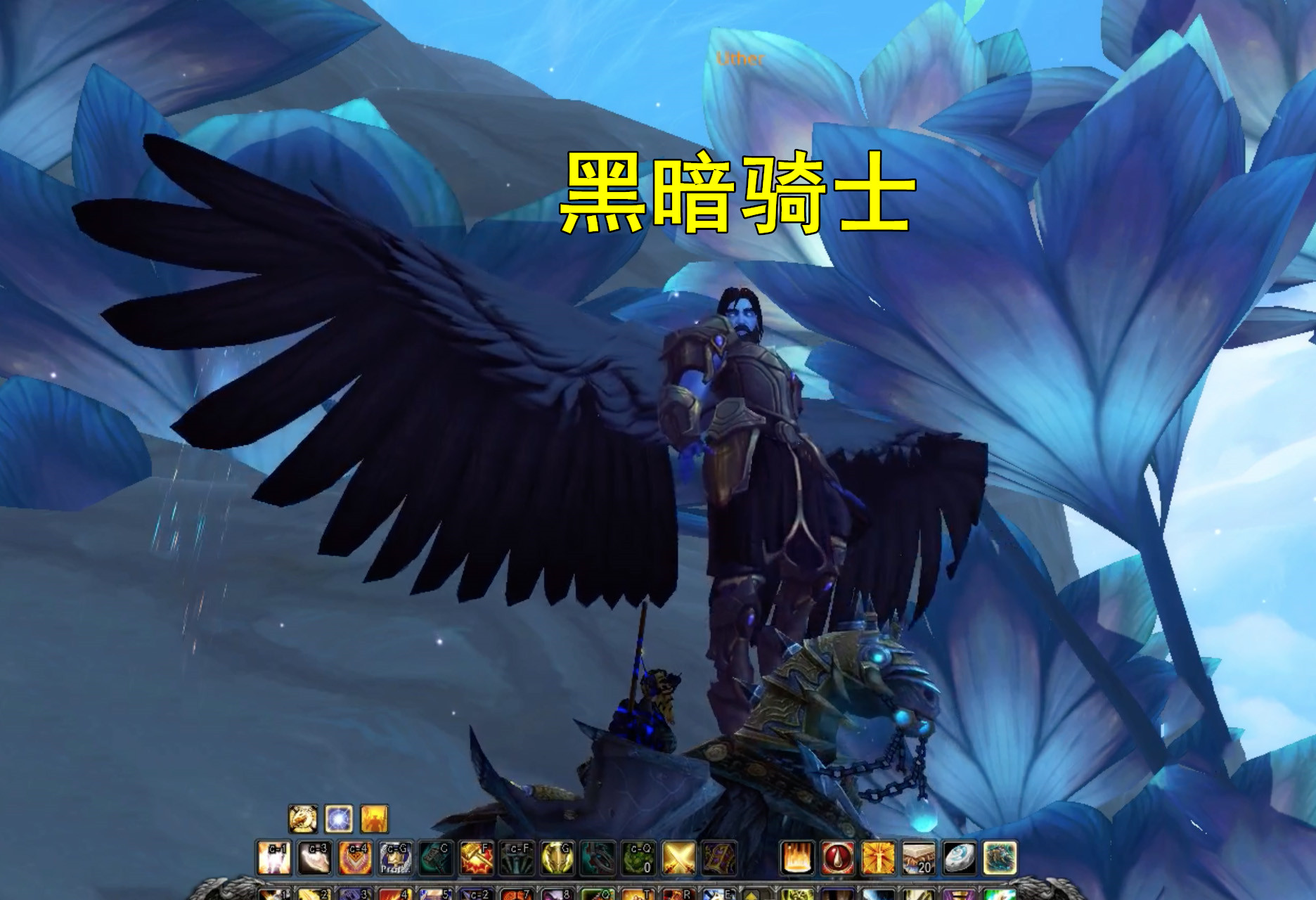The width and height of the screenshot is (1316, 900).
Task: Click the flame spell icon on the right bar
Action: tap(797, 857)
